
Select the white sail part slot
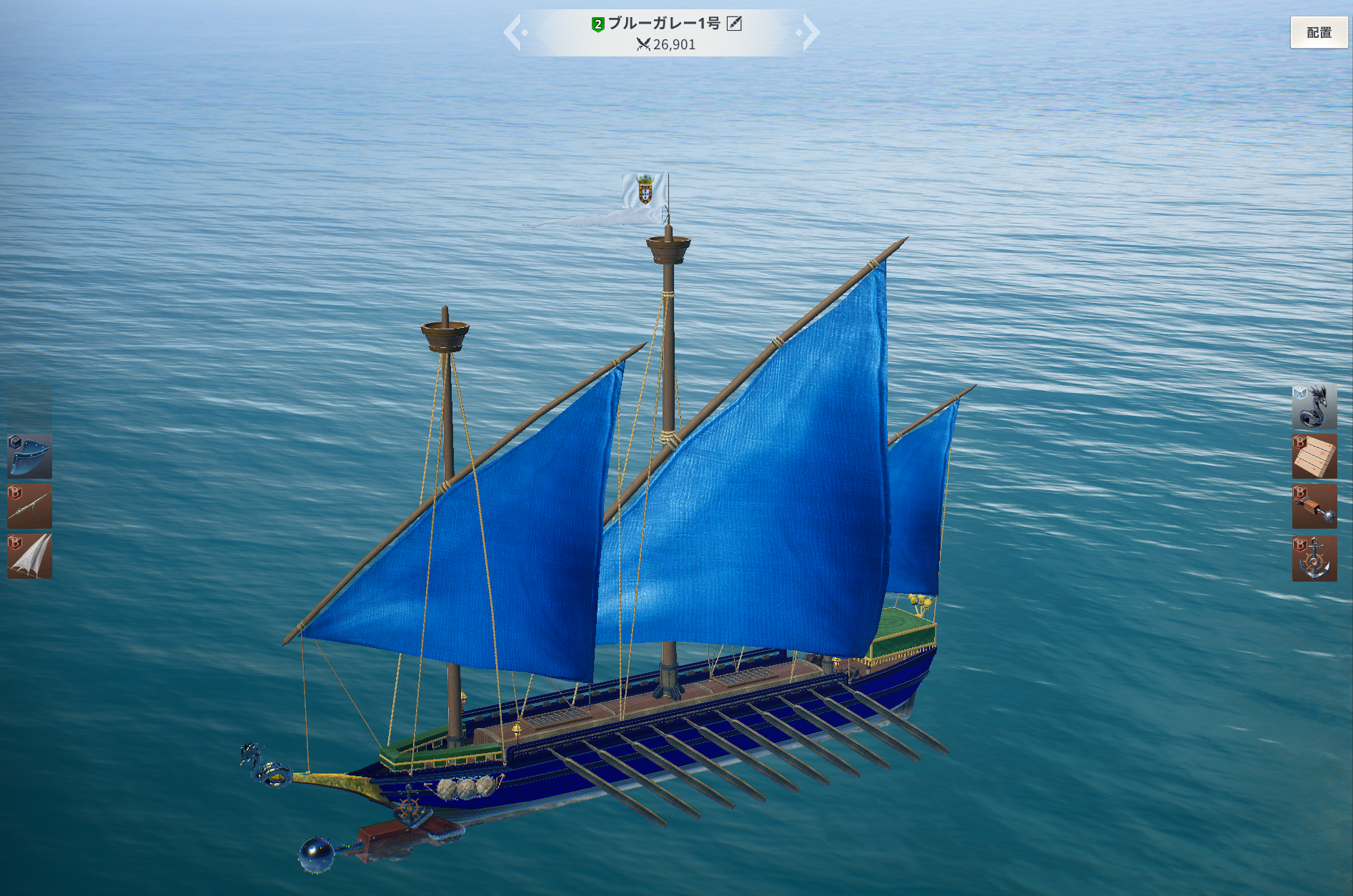[x=30, y=556]
